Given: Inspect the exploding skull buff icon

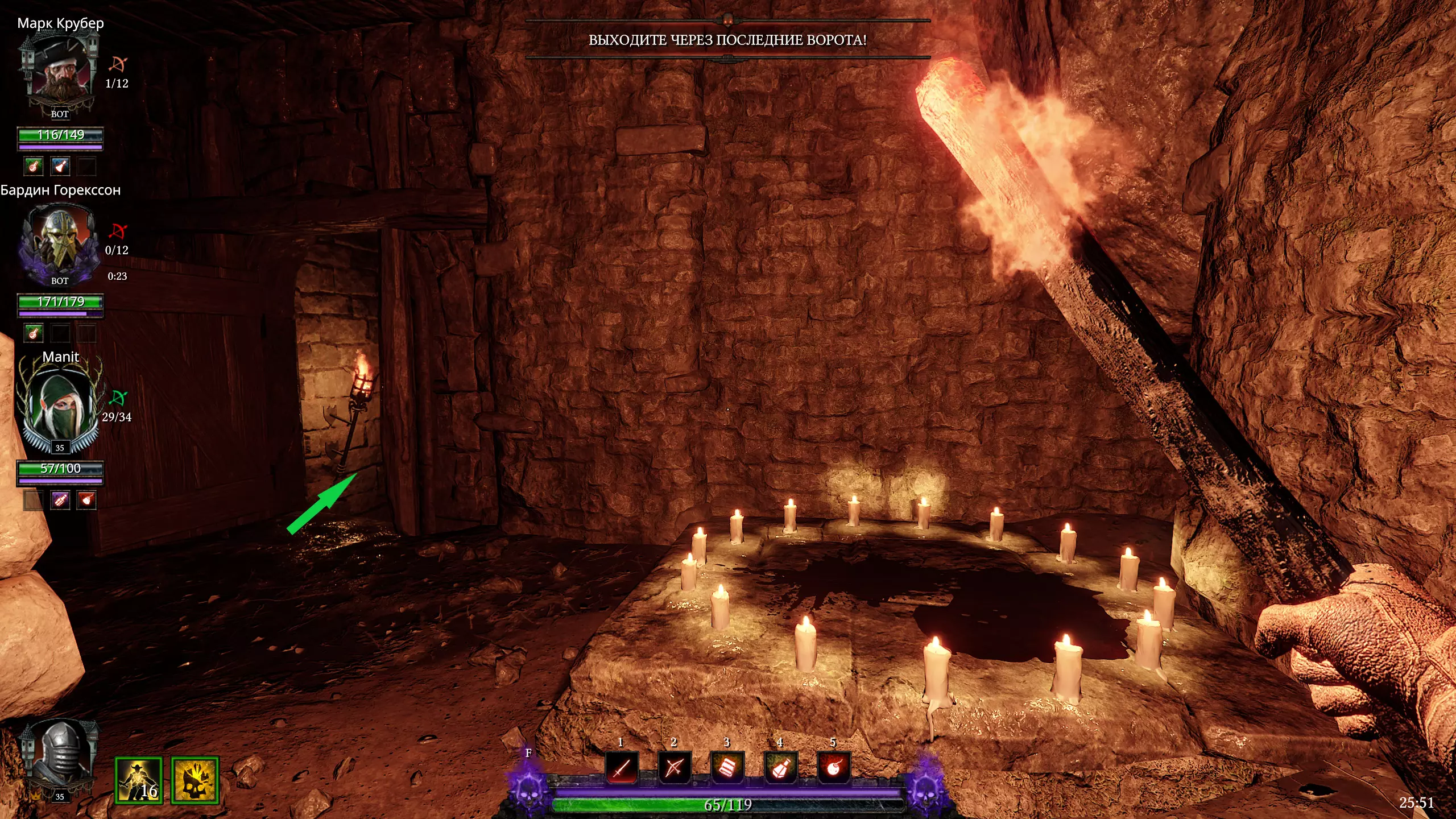Looking at the screenshot, I should pyautogui.click(x=195, y=780).
